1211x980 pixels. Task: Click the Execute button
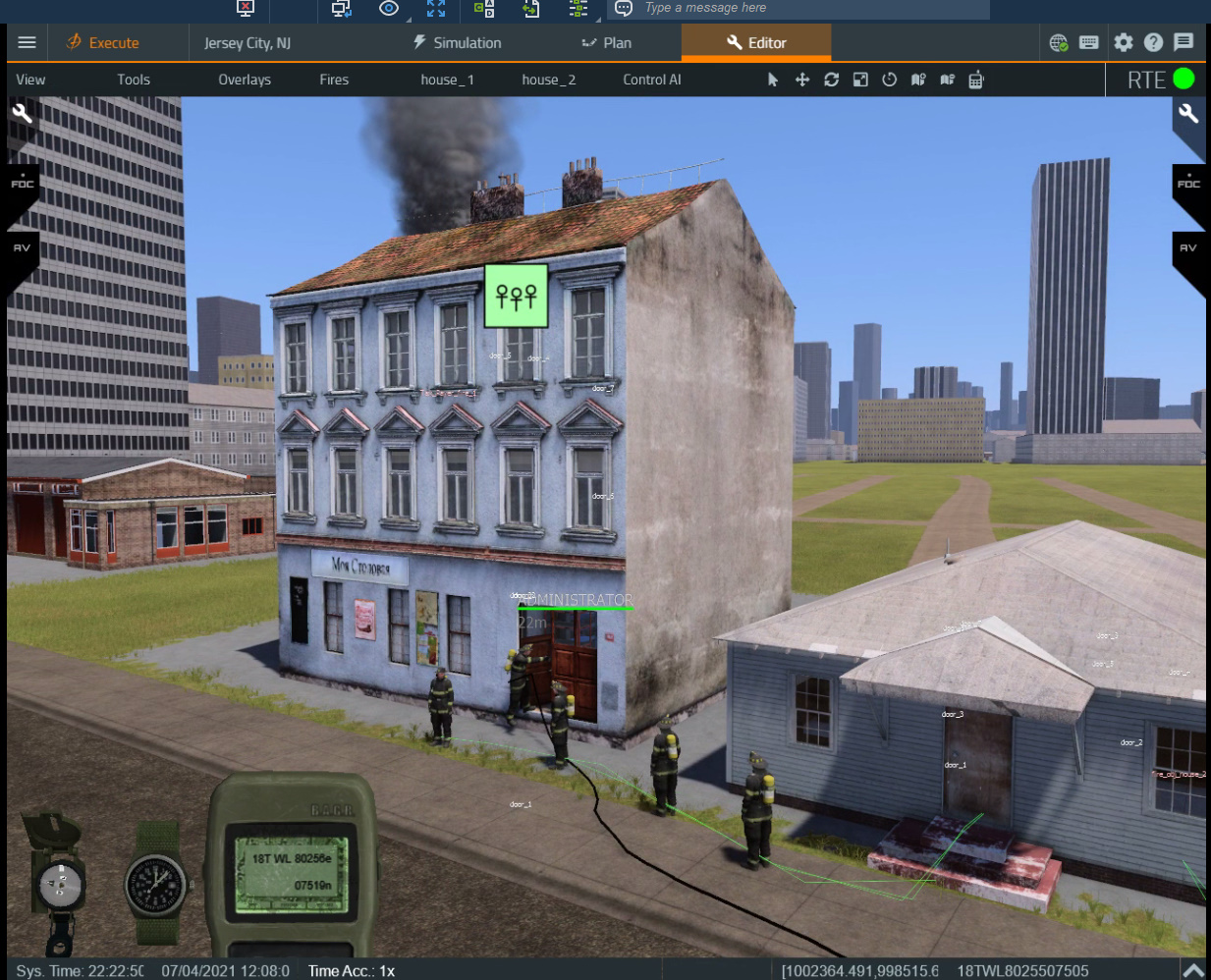102,42
